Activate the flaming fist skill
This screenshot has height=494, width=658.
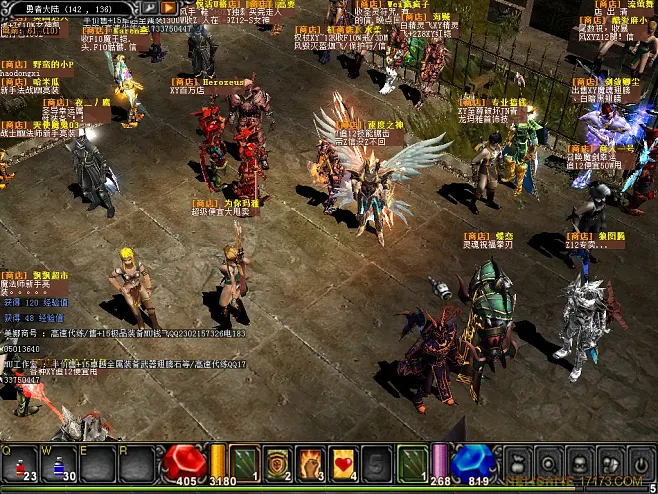coord(311,463)
